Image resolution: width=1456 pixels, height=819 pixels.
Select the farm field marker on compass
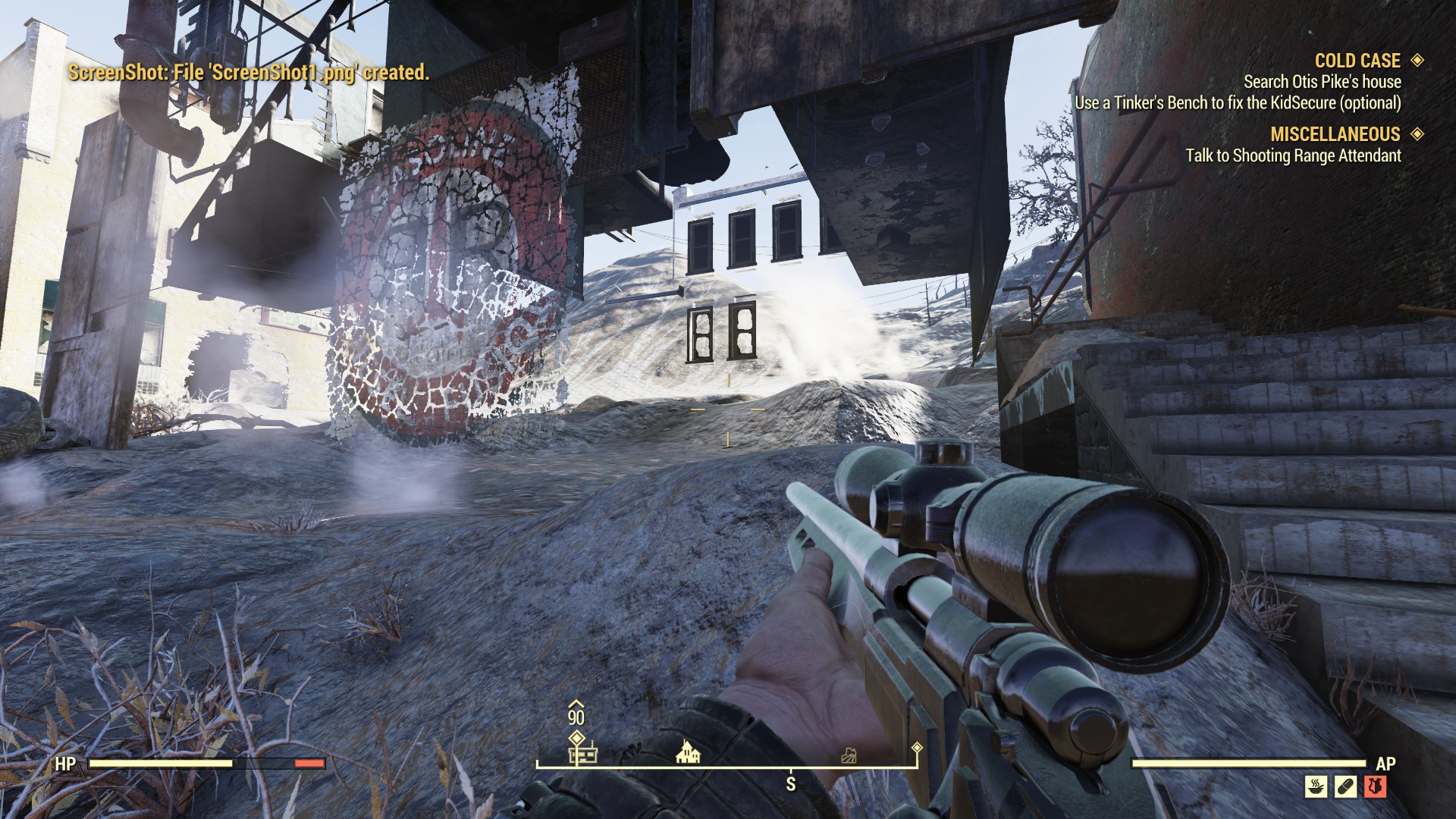[849, 755]
